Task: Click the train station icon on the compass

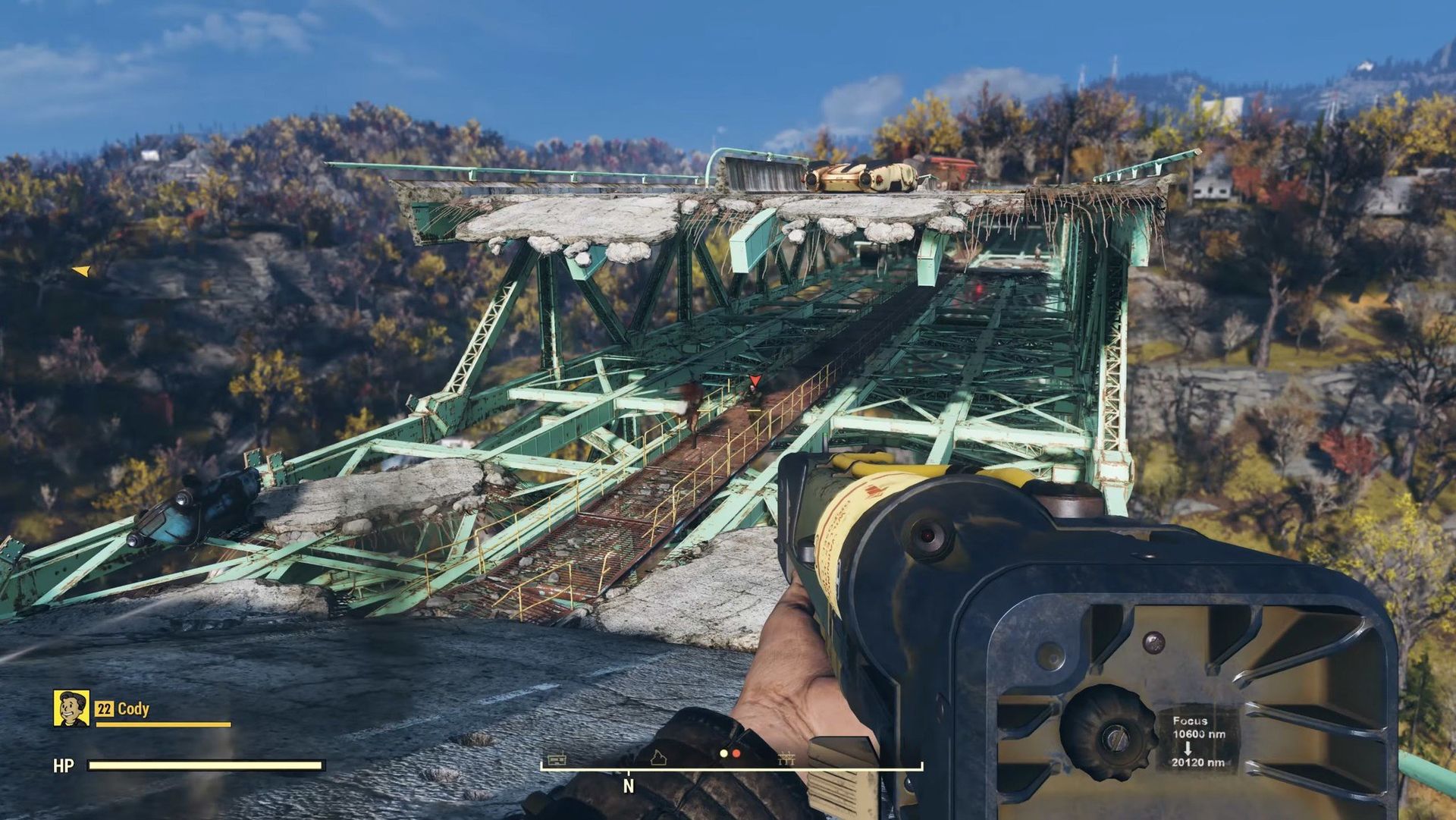Action: [557, 759]
